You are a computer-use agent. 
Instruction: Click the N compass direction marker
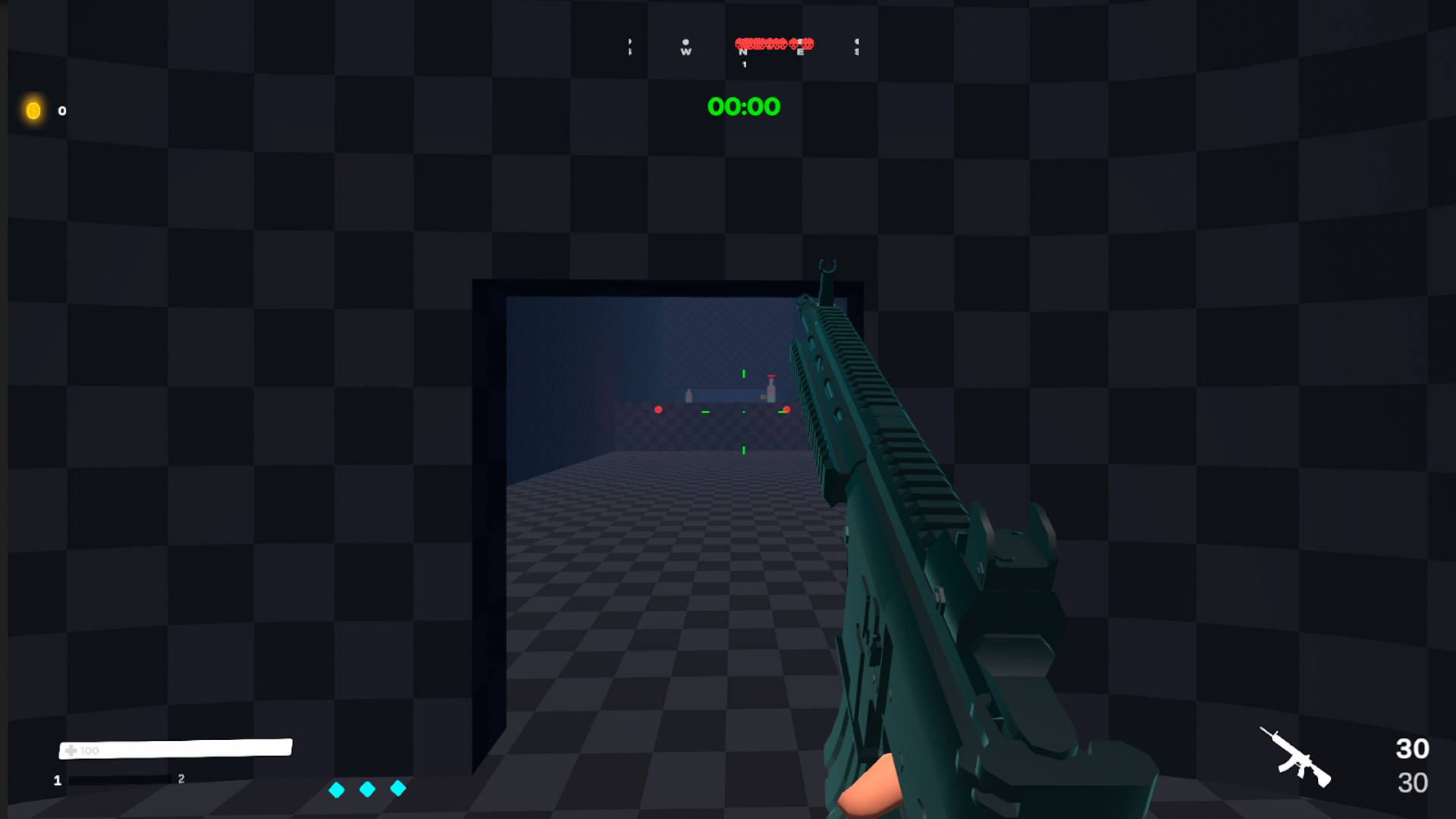(744, 52)
